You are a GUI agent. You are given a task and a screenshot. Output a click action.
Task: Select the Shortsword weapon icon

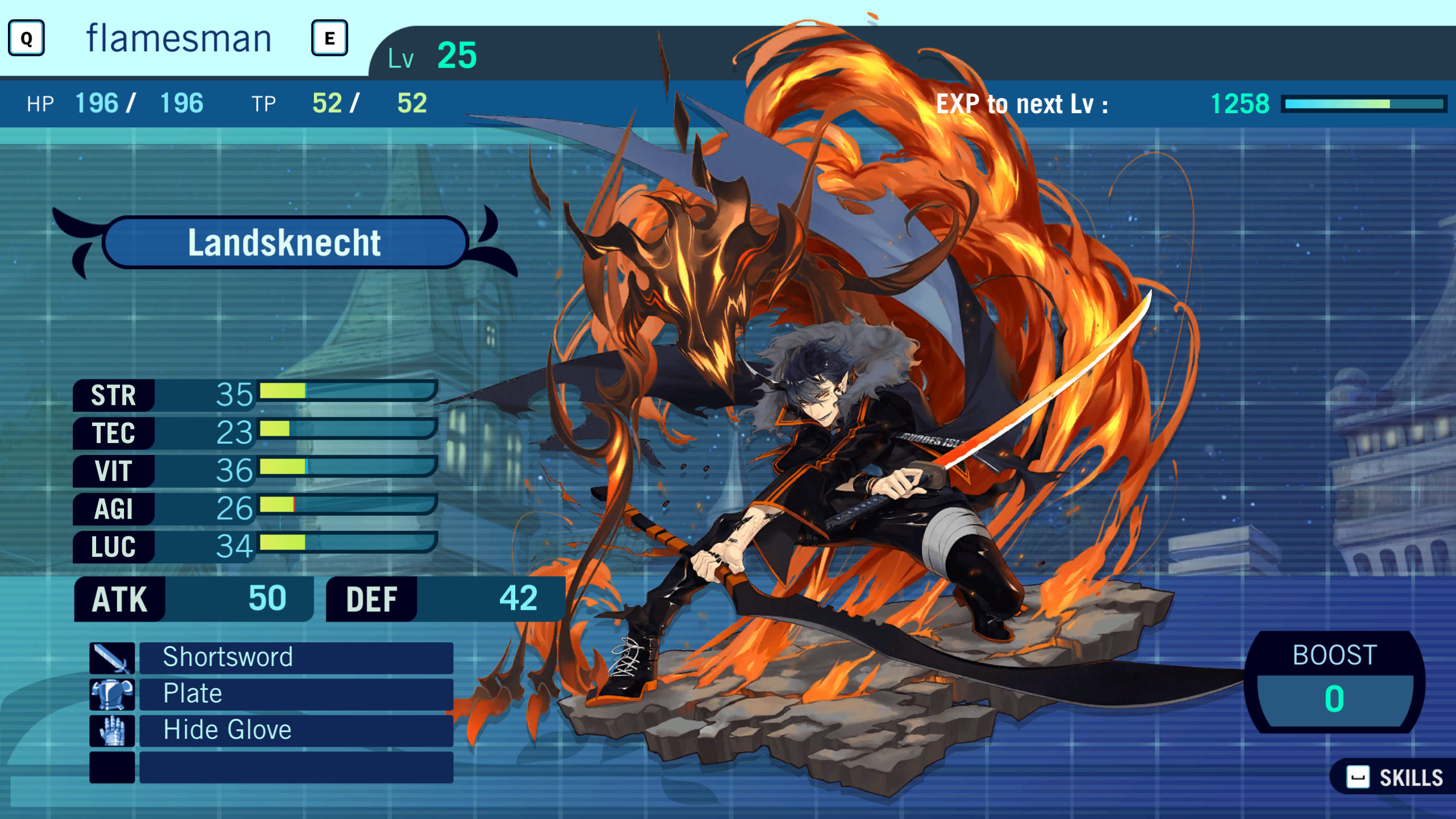coord(112,658)
